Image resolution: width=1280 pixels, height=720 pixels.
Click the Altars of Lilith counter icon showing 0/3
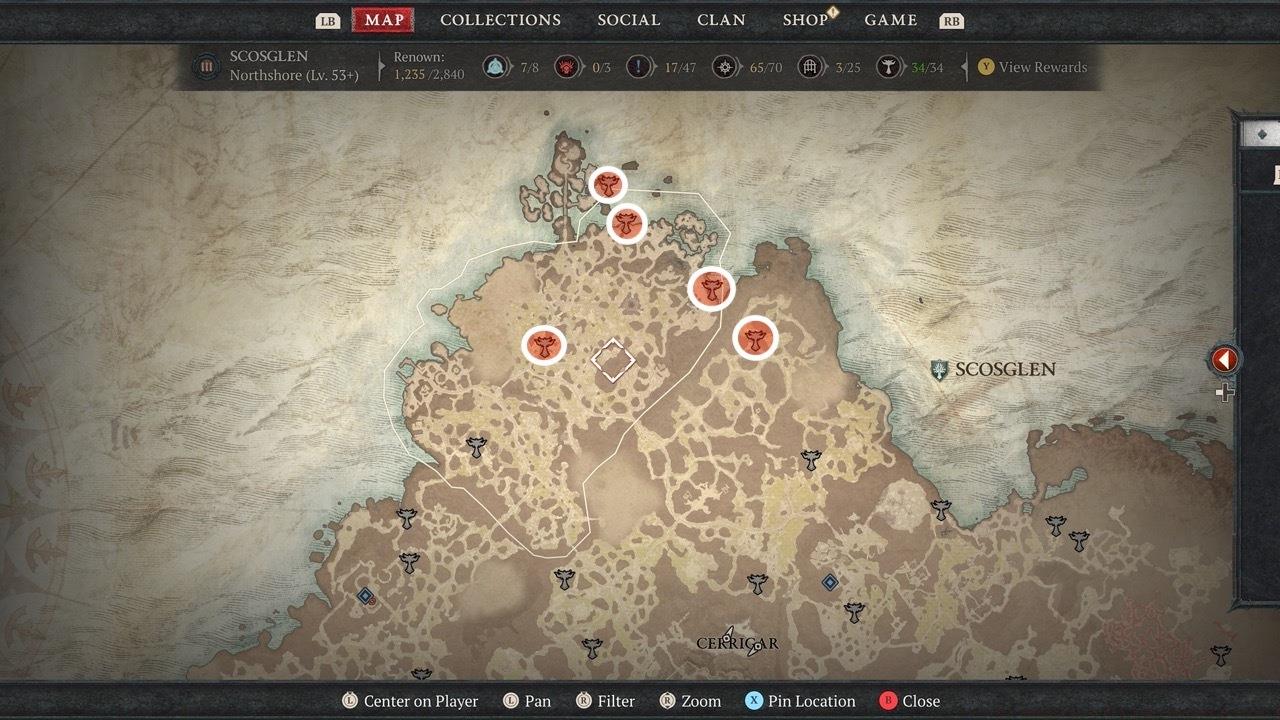click(566, 68)
